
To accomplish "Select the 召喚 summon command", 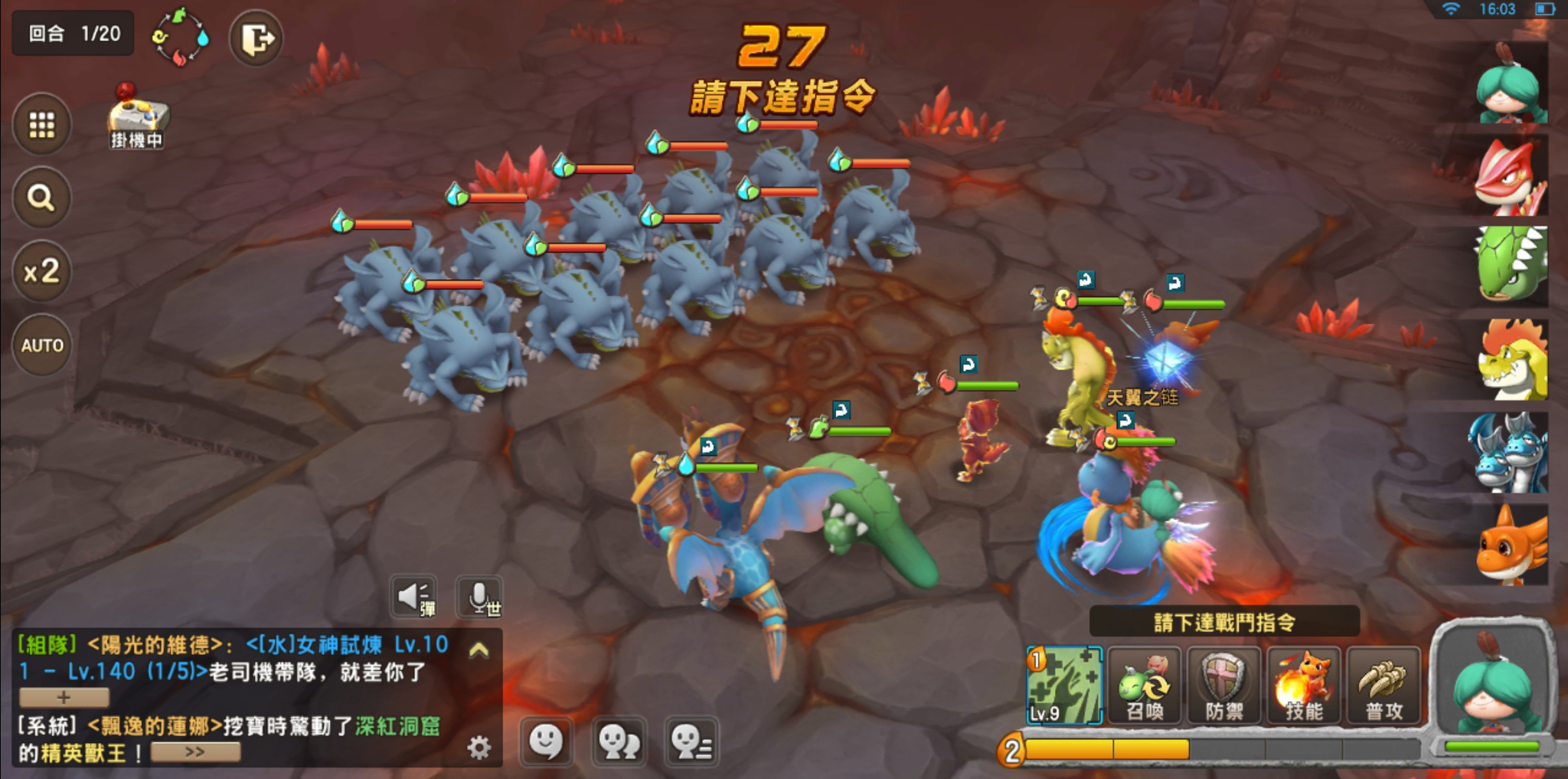I will click(x=1144, y=686).
